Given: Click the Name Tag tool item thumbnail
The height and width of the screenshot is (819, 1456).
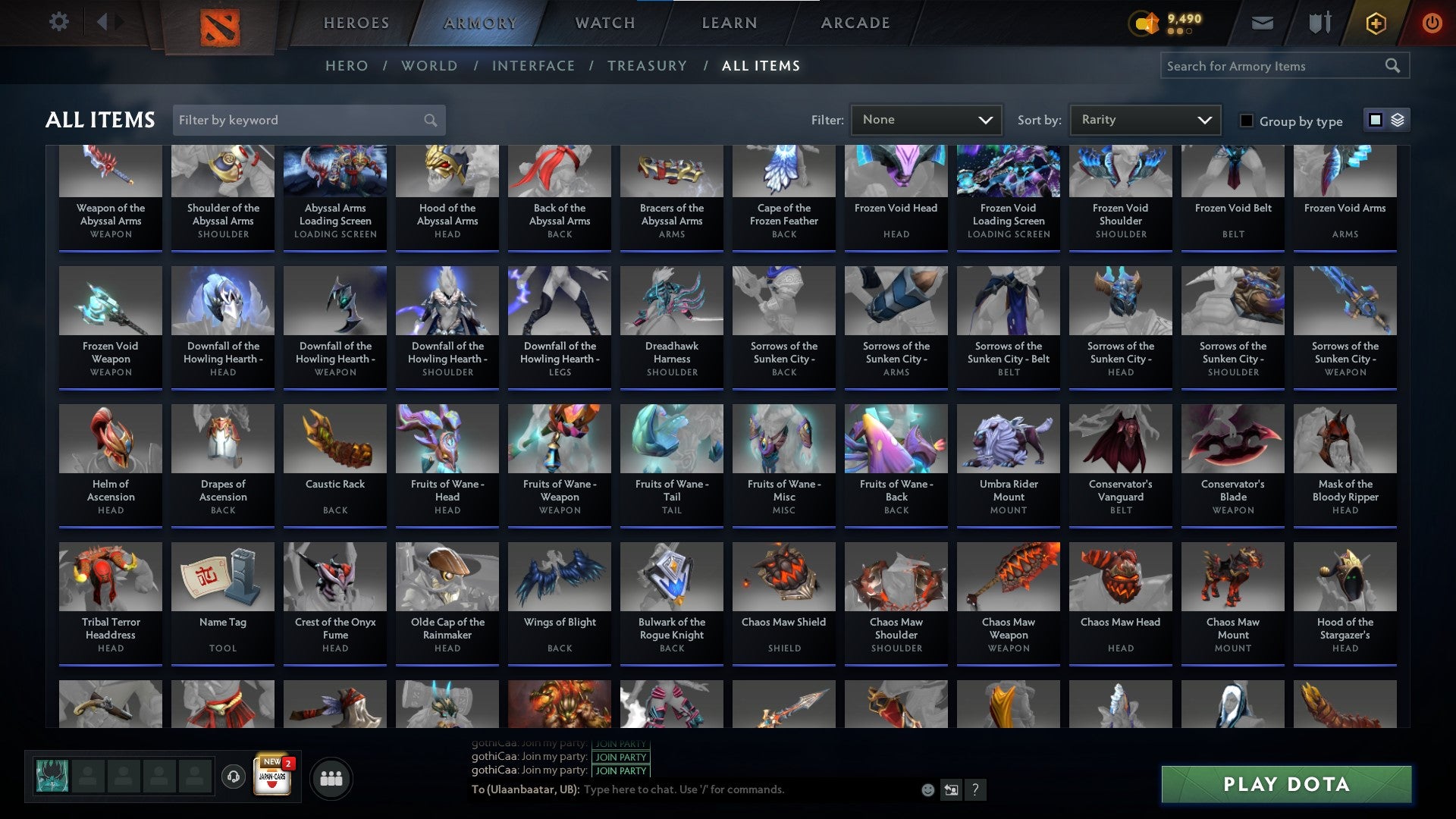Looking at the screenshot, I should click(x=222, y=576).
